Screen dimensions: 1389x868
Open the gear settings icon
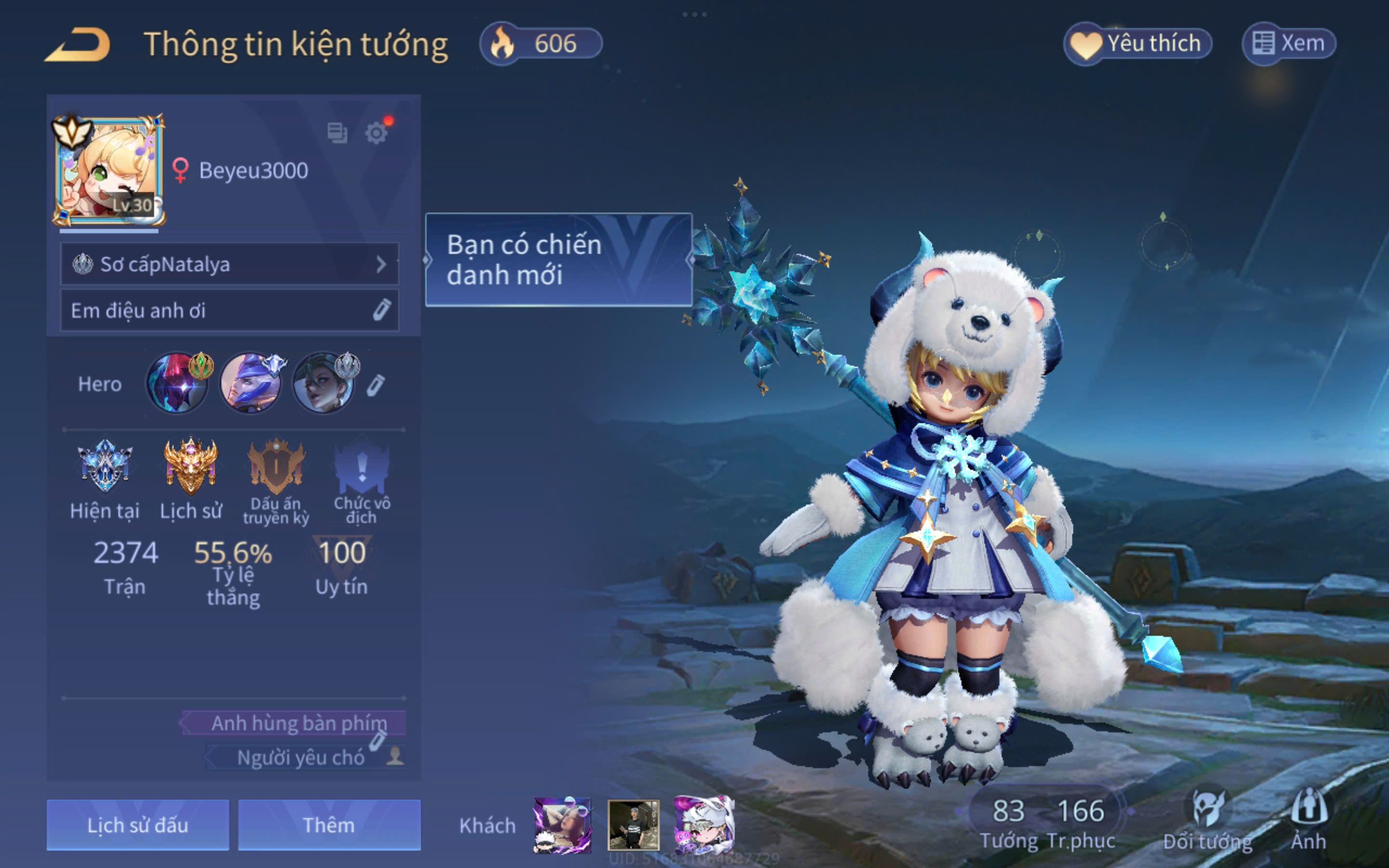(376, 133)
